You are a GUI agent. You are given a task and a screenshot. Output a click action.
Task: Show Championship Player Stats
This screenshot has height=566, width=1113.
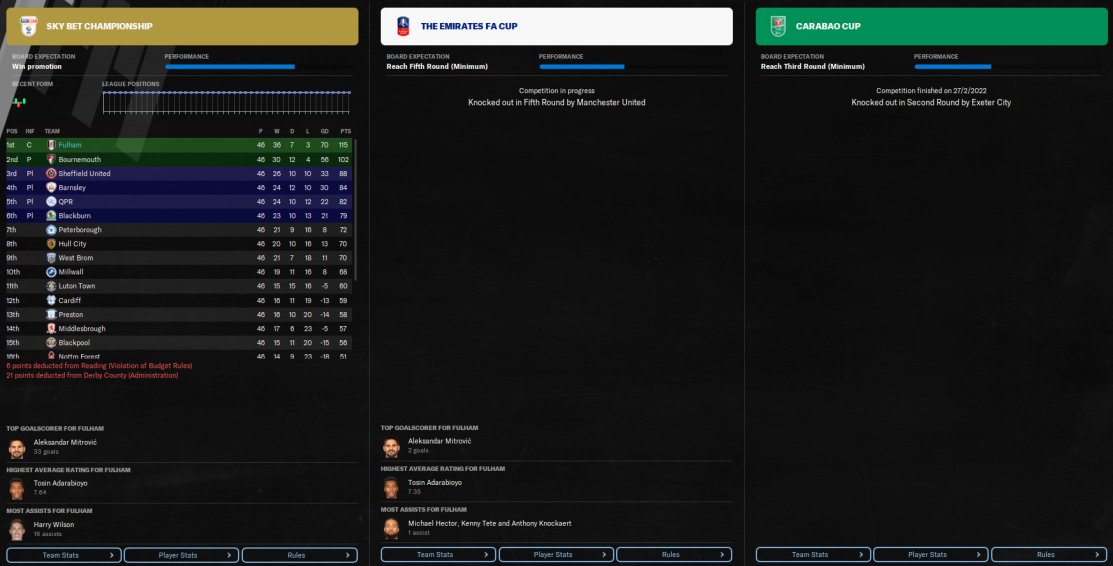coord(181,554)
